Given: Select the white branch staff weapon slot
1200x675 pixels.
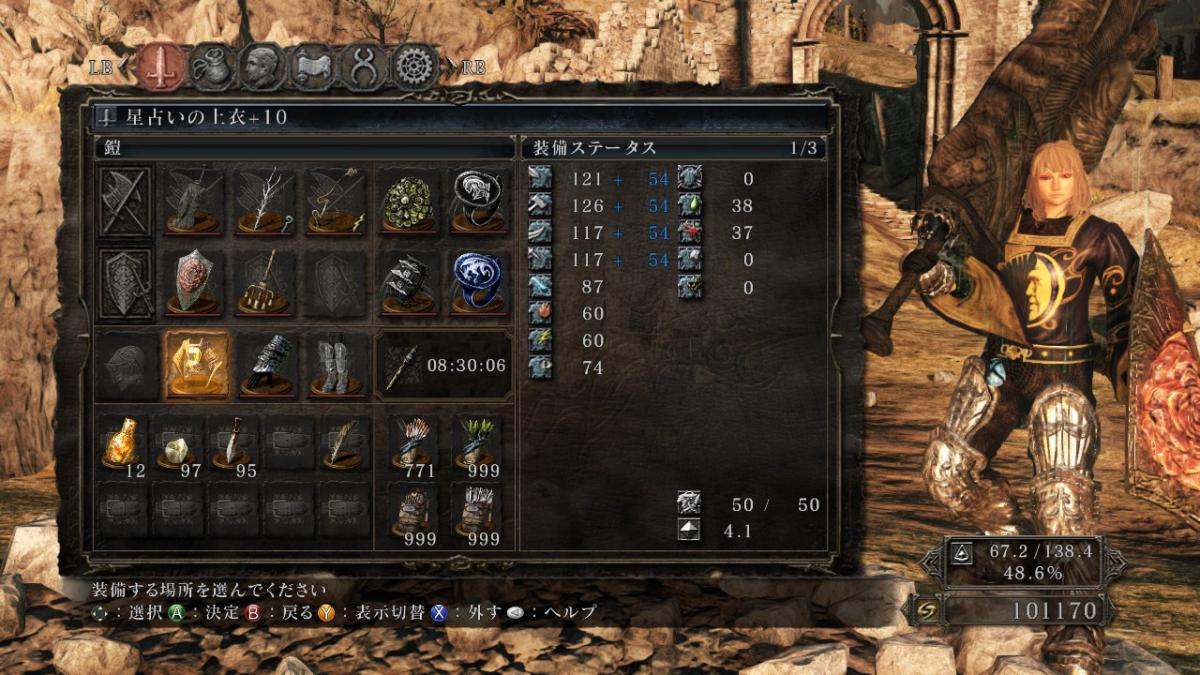Looking at the screenshot, I should coord(266,200).
